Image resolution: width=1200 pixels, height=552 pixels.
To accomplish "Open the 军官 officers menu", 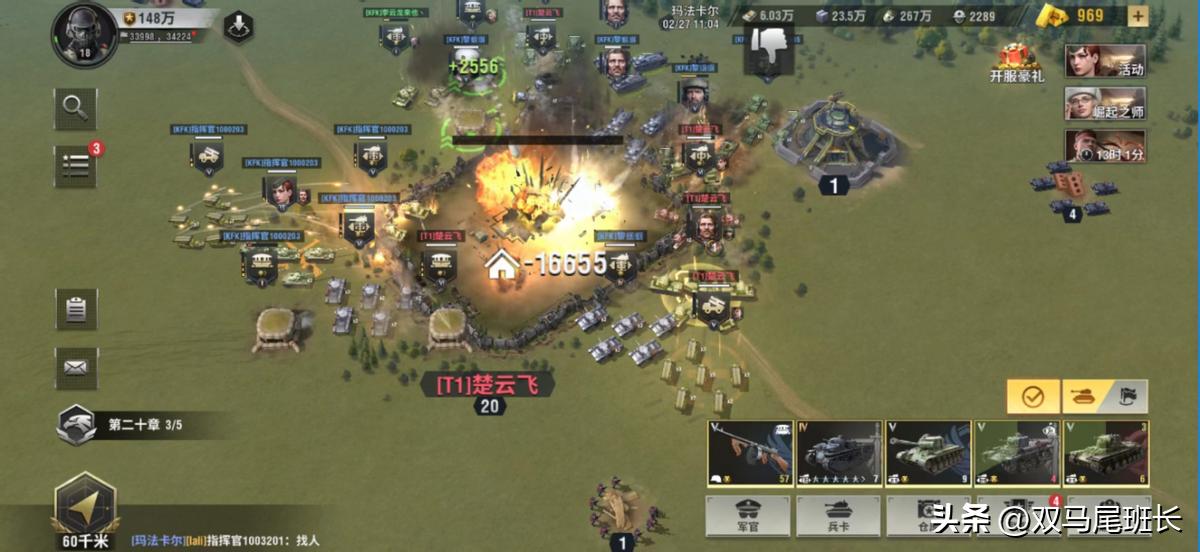I will click(748, 516).
